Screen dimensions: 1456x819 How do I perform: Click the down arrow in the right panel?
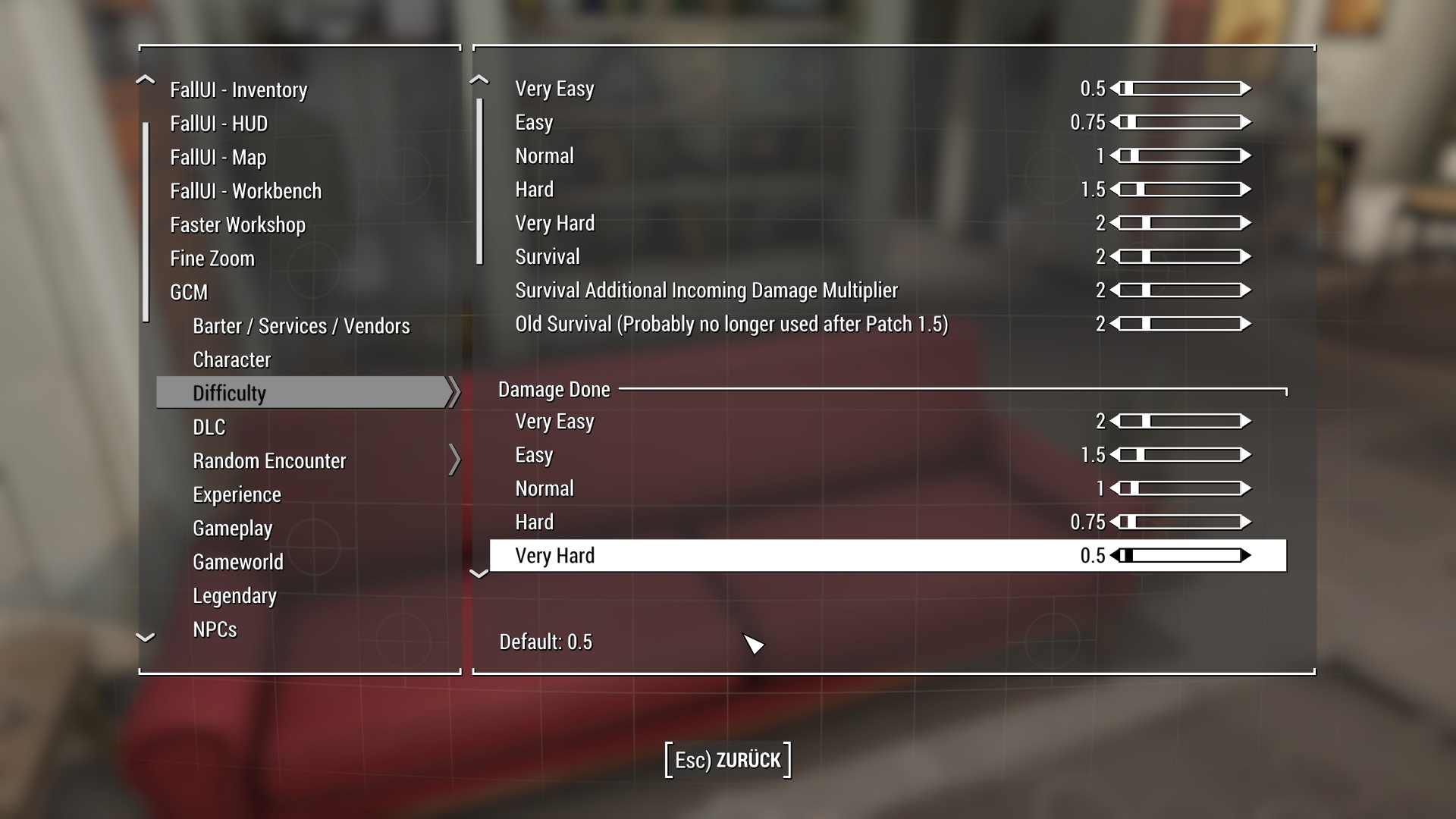point(480,575)
